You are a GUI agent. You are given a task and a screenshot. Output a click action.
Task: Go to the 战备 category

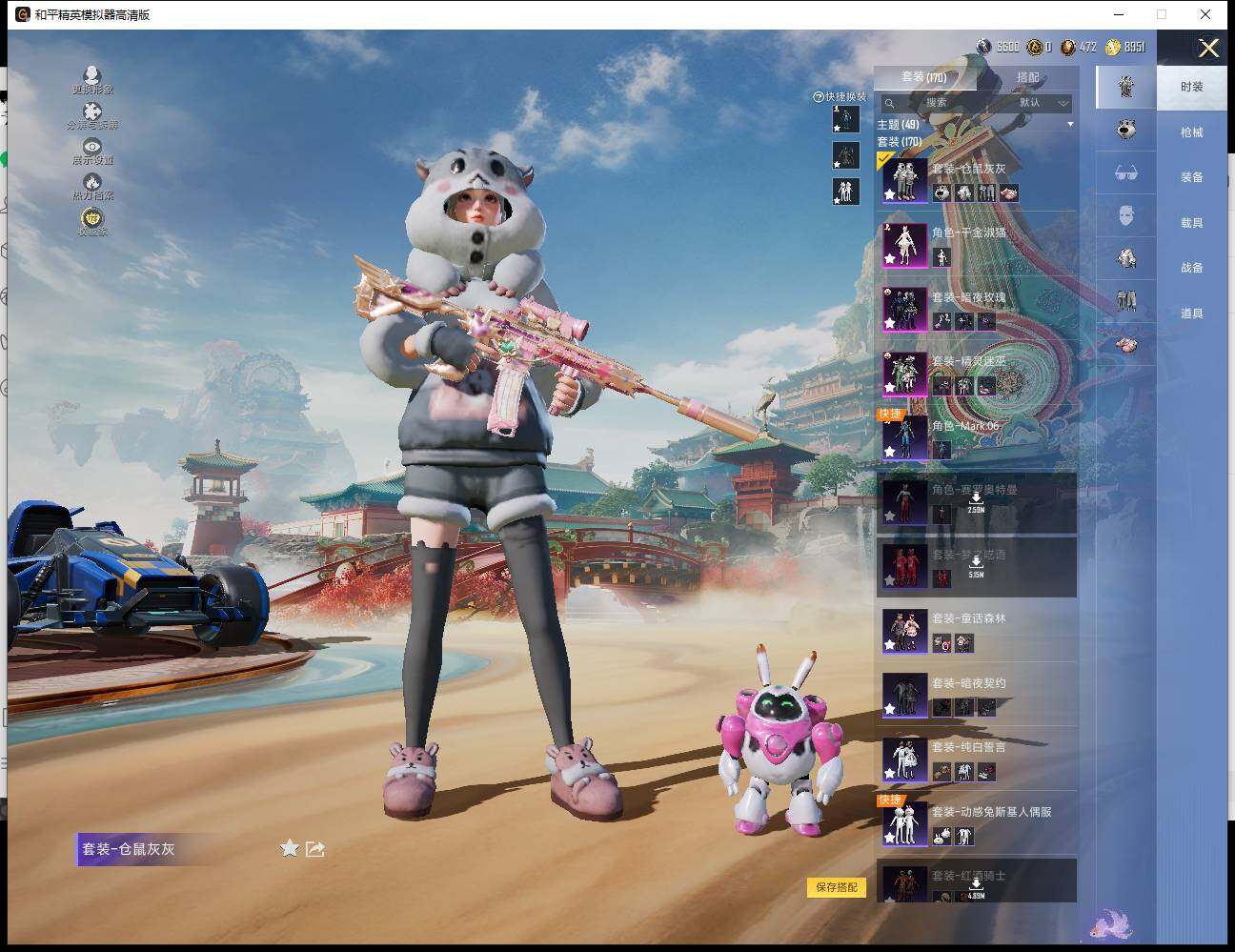[x=1191, y=268]
